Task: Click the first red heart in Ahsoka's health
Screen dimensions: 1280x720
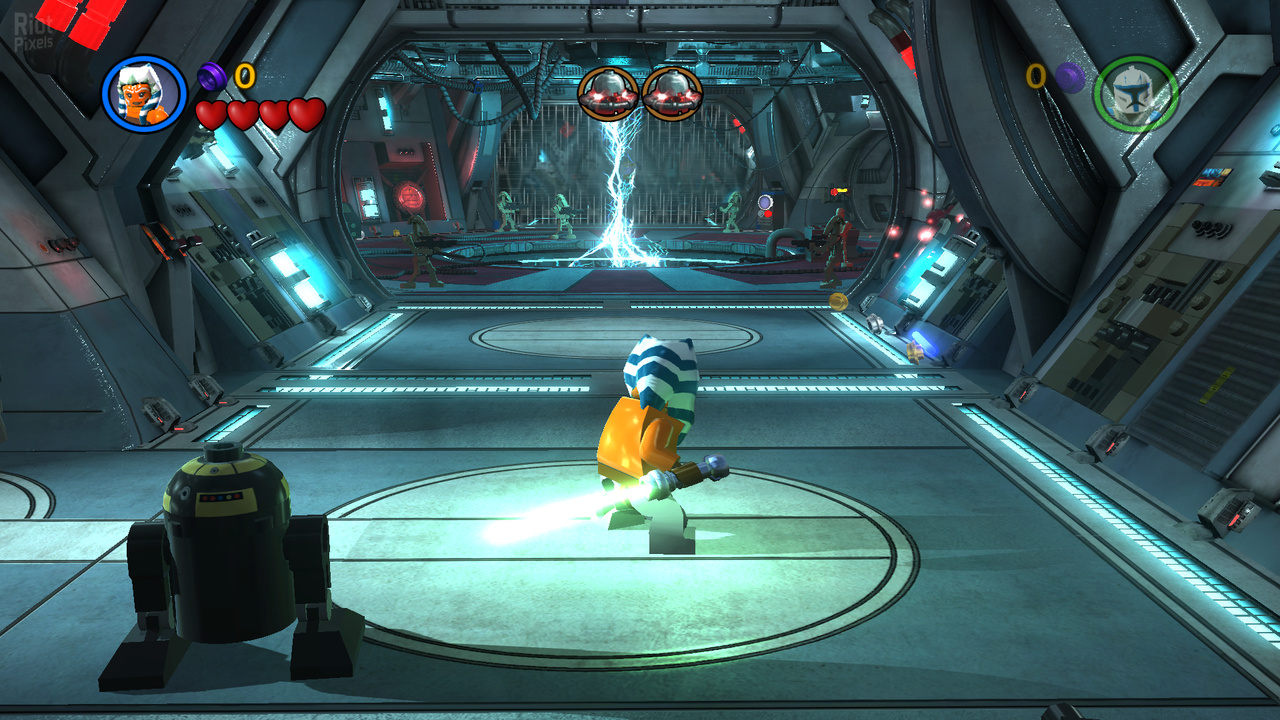Action: (209, 114)
